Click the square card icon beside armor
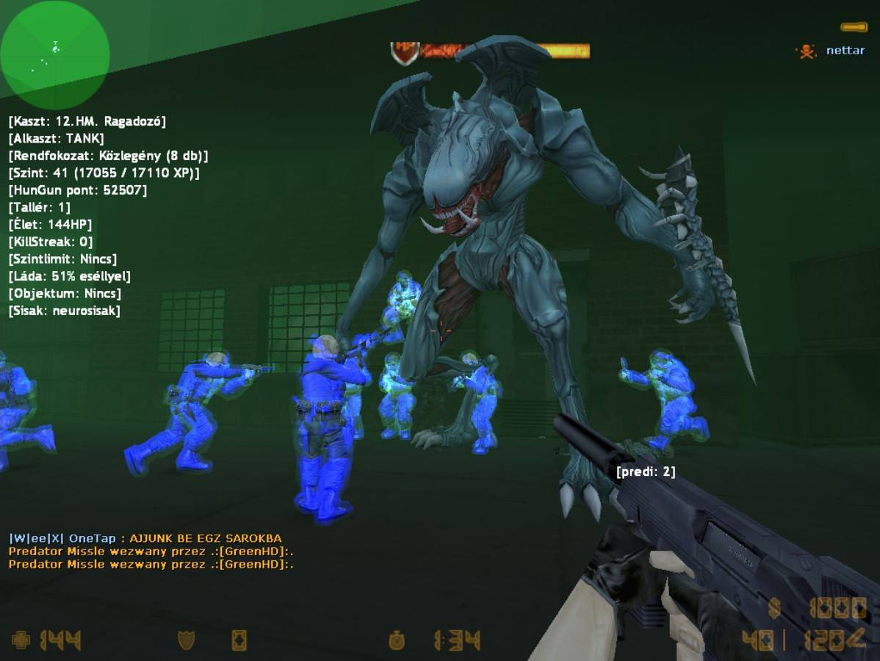 click(239, 640)
